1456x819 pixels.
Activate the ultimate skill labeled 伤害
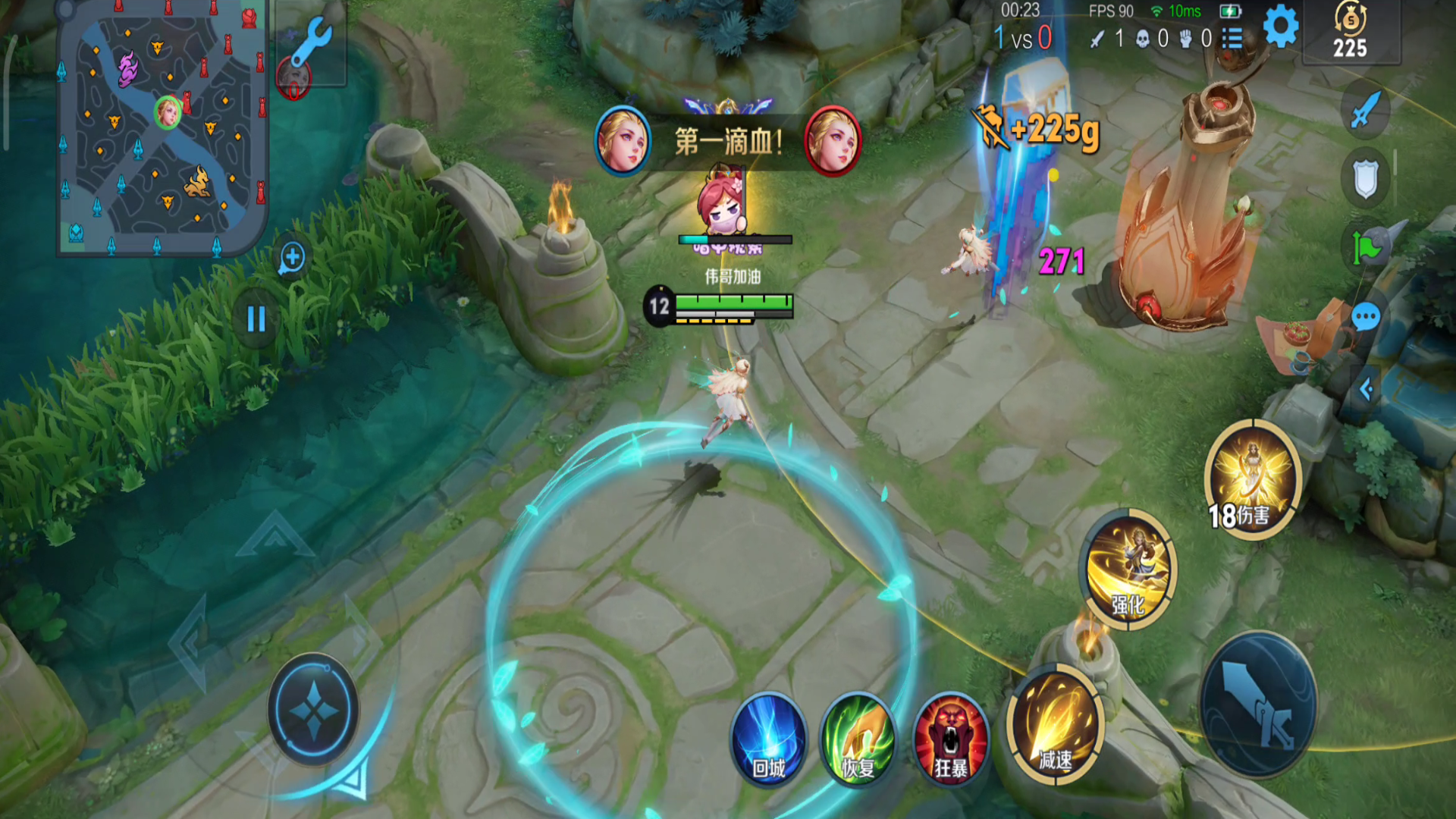click(1252, 479)
